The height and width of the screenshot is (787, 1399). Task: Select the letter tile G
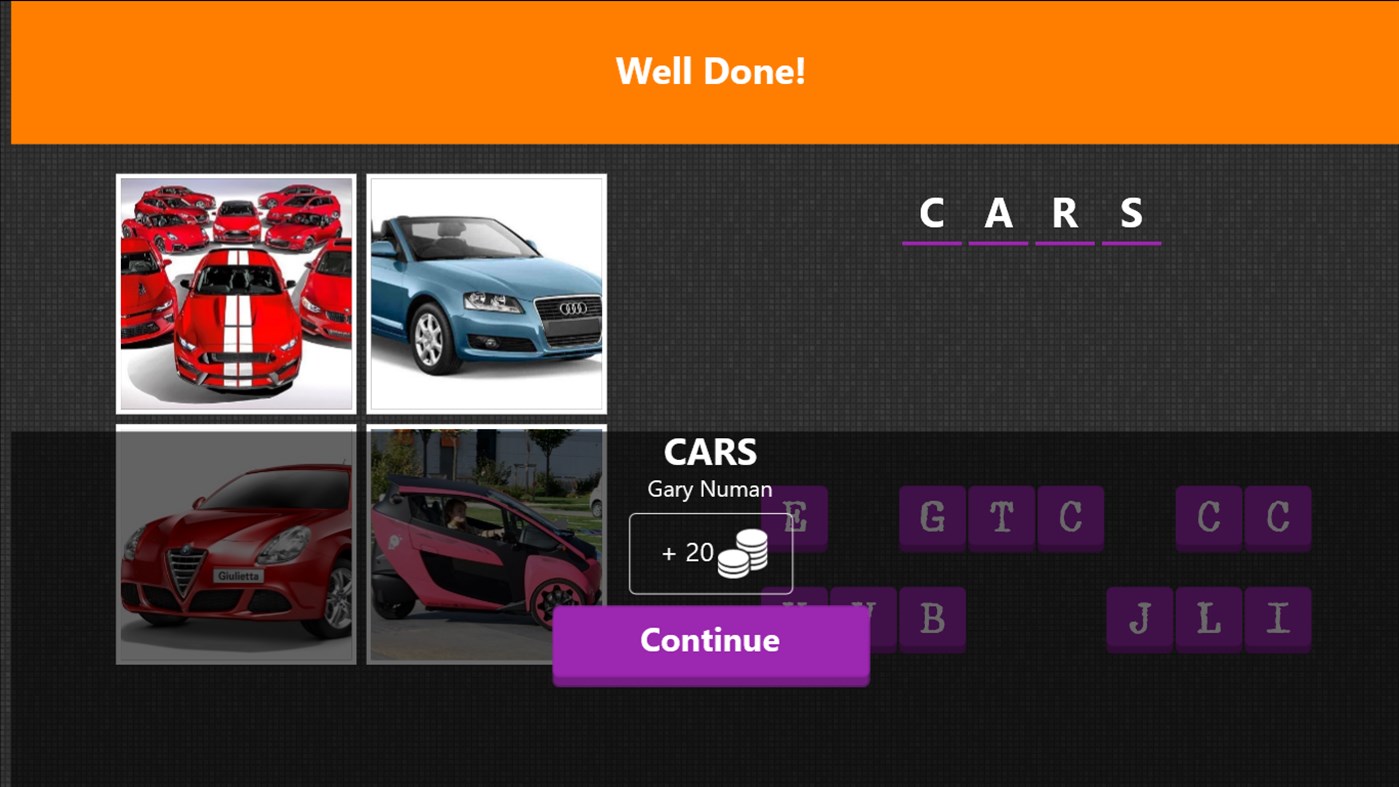pos(932,518)
